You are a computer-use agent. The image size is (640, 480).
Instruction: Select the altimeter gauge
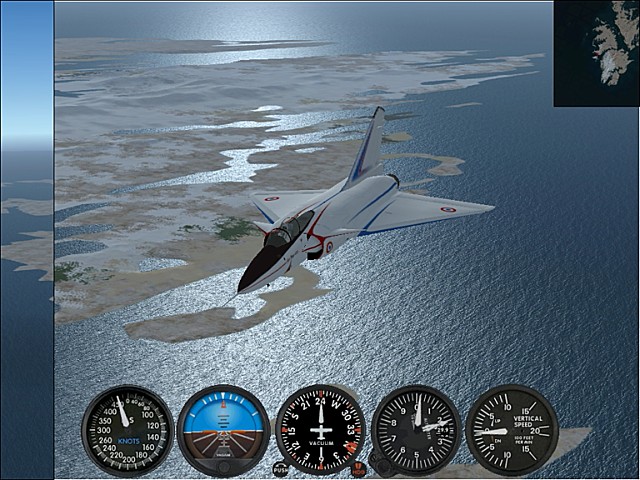(x=416, y=430)
